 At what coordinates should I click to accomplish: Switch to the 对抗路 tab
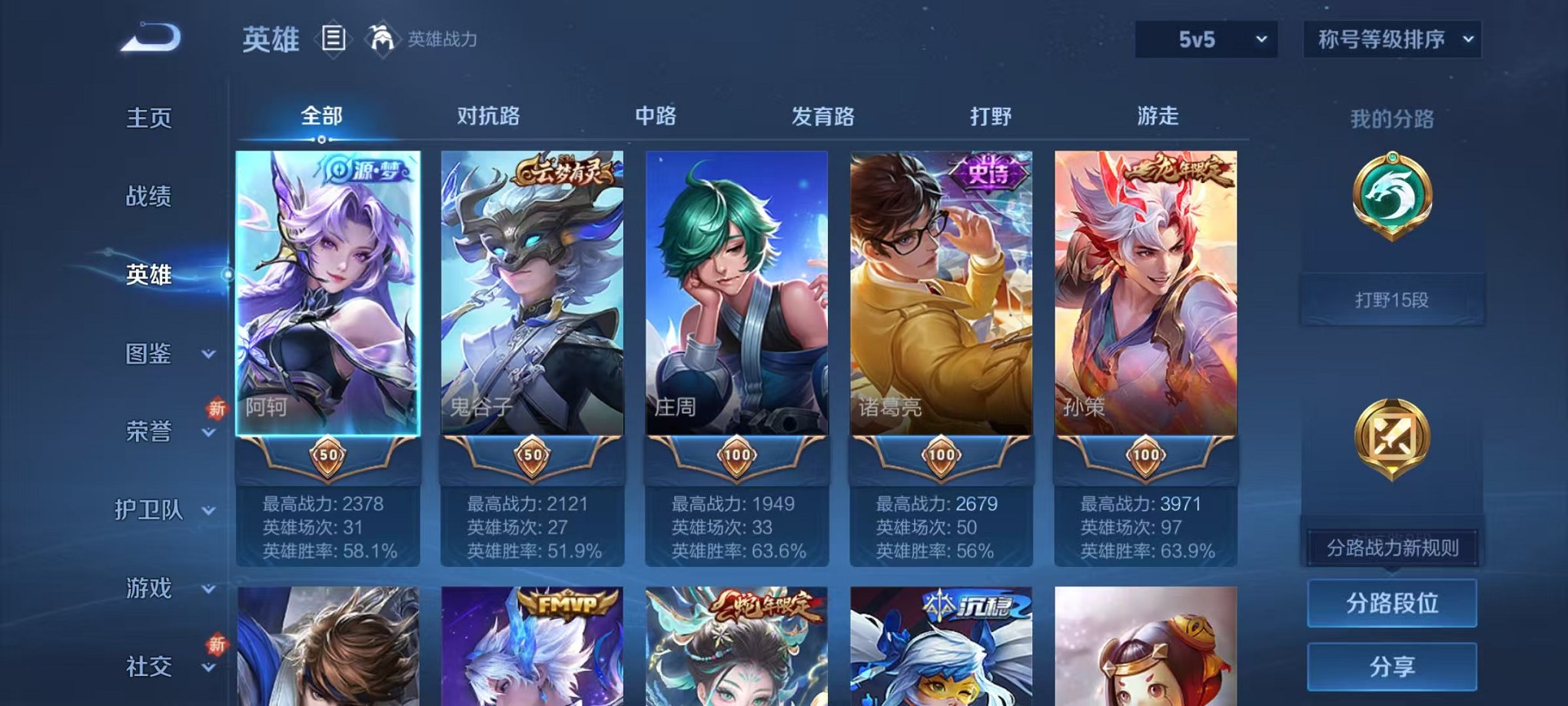tap(490, 115)
